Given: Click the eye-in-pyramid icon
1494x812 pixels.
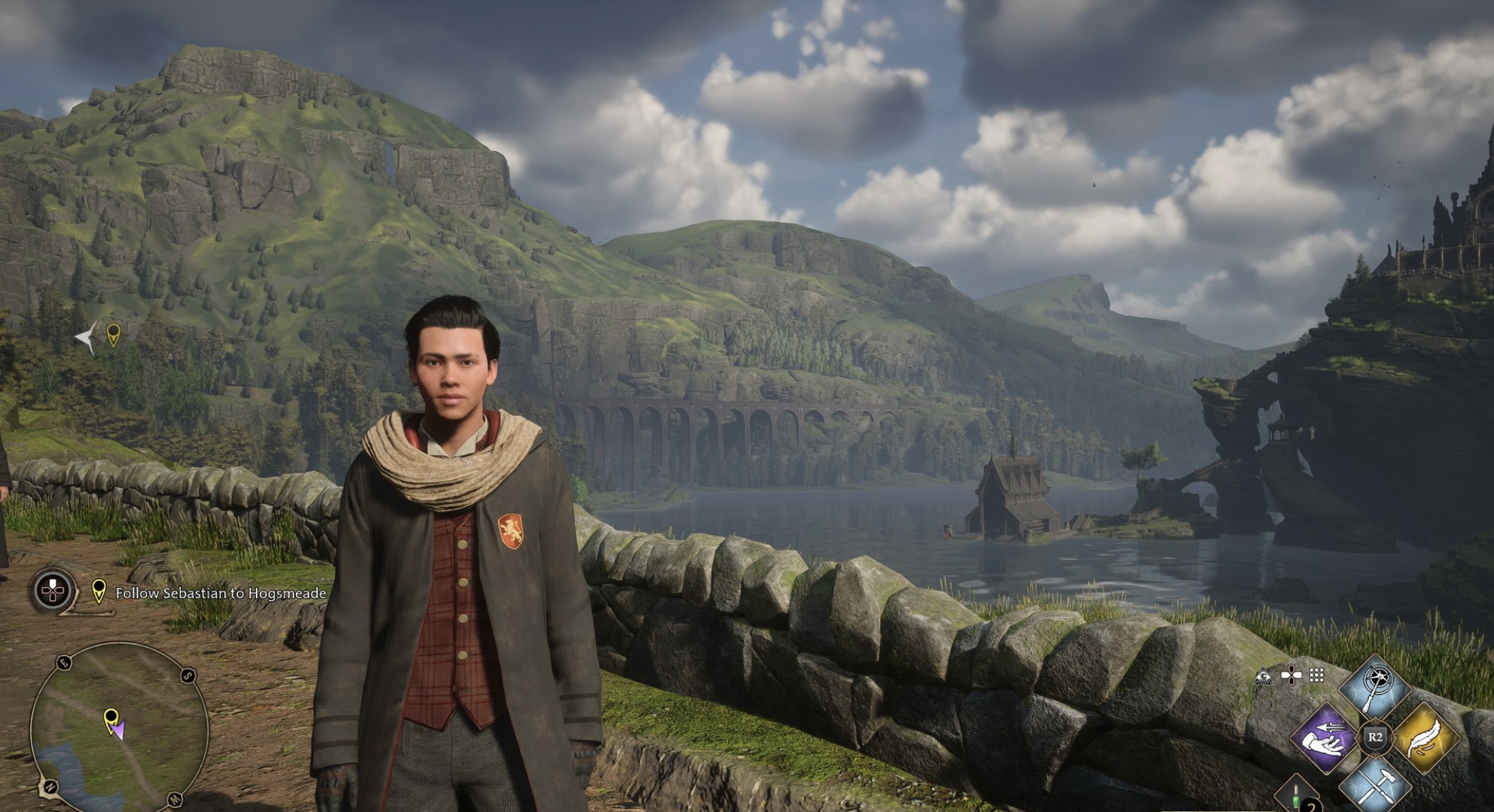Looking at the screenshot, I should click(x=1264, y=676).
